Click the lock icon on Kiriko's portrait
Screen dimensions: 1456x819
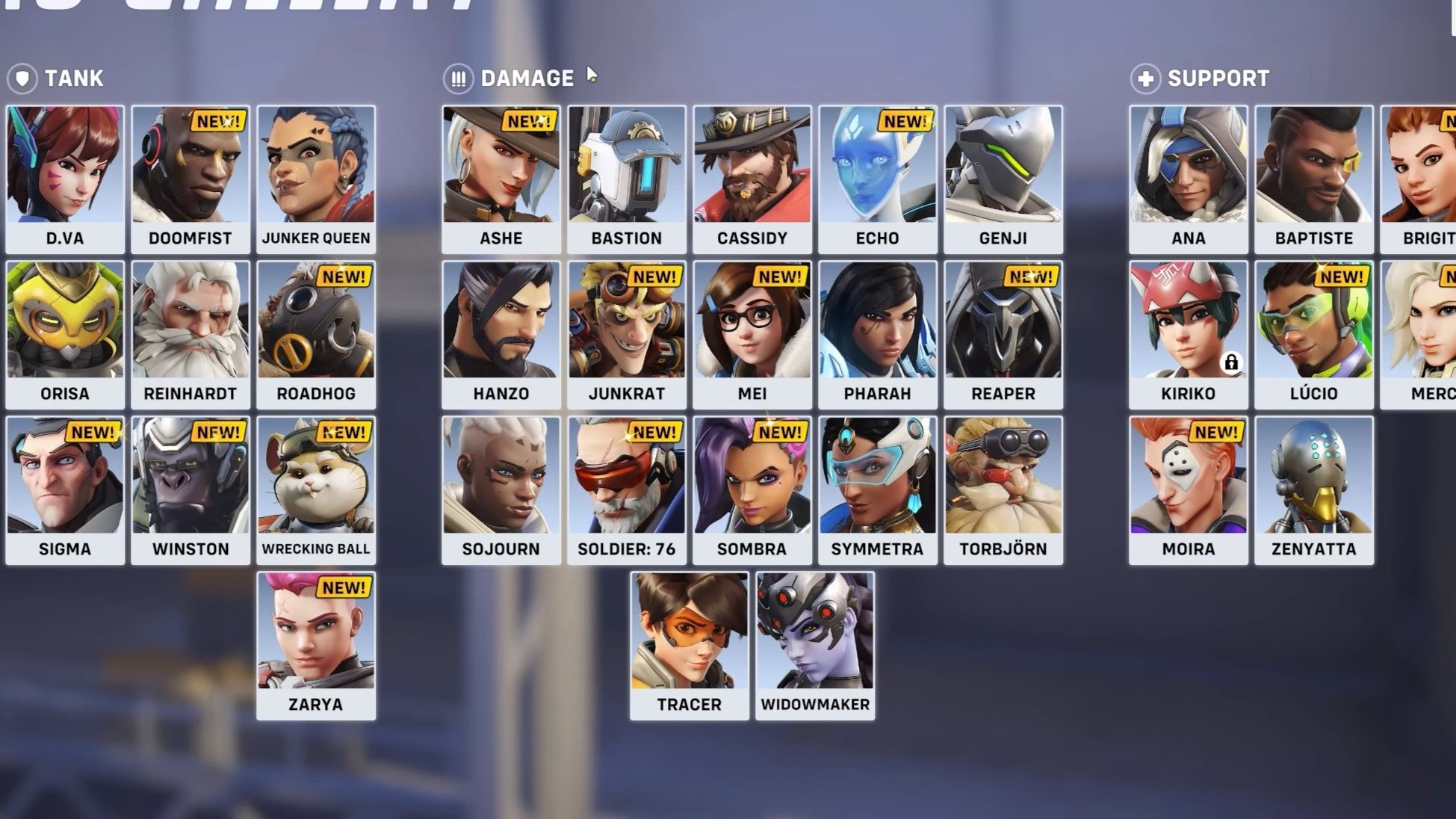1231,364
